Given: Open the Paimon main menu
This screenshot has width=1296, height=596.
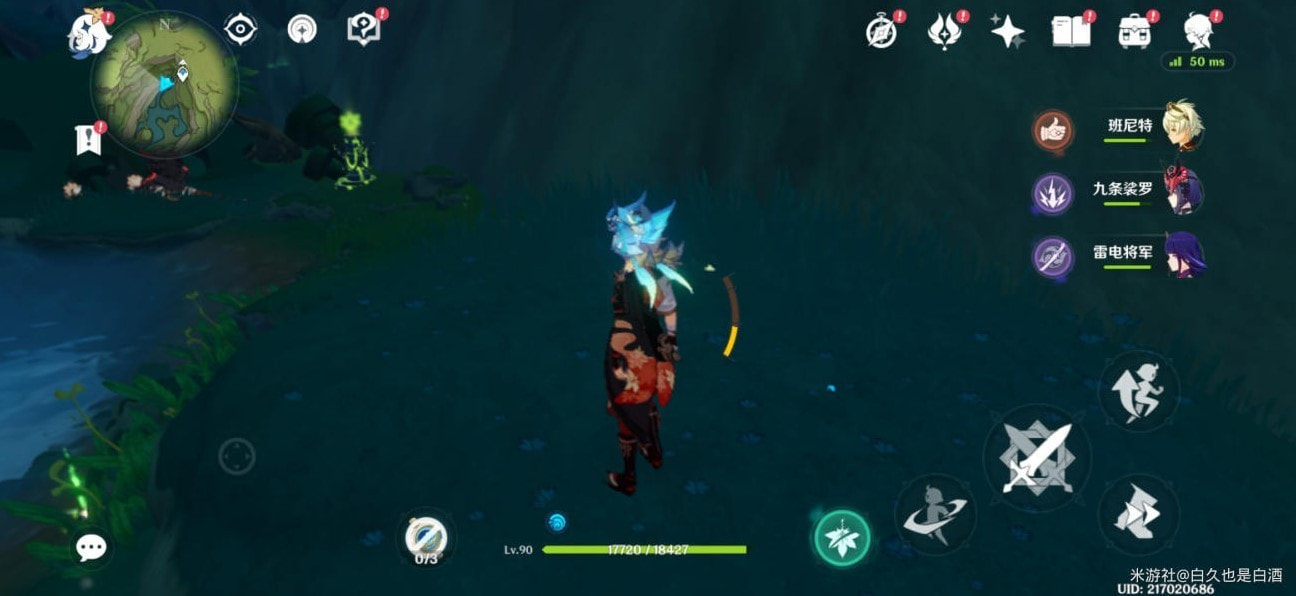Looking at the screenshot, I should [85, 35].
